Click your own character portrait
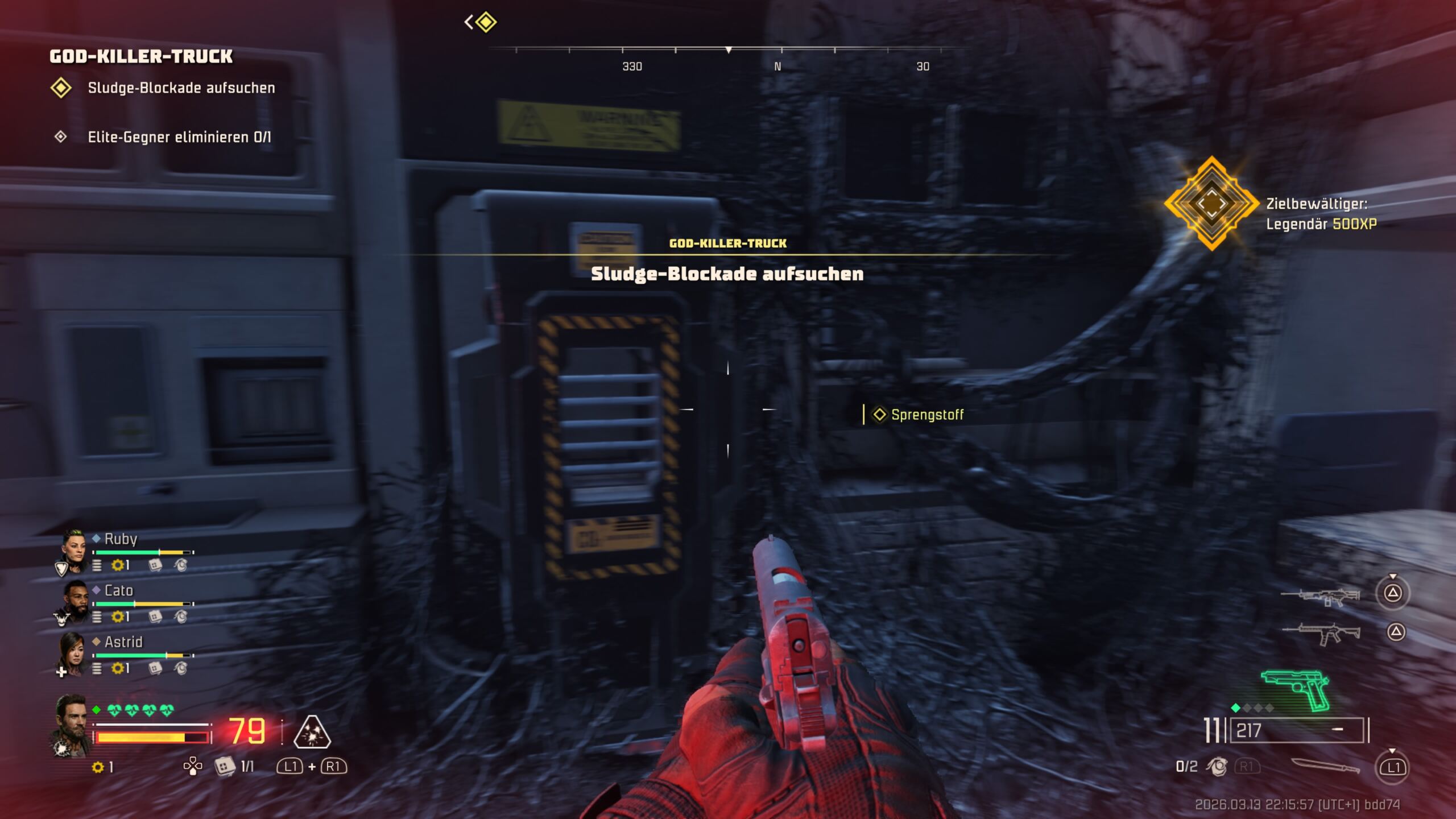 [72, 724]
